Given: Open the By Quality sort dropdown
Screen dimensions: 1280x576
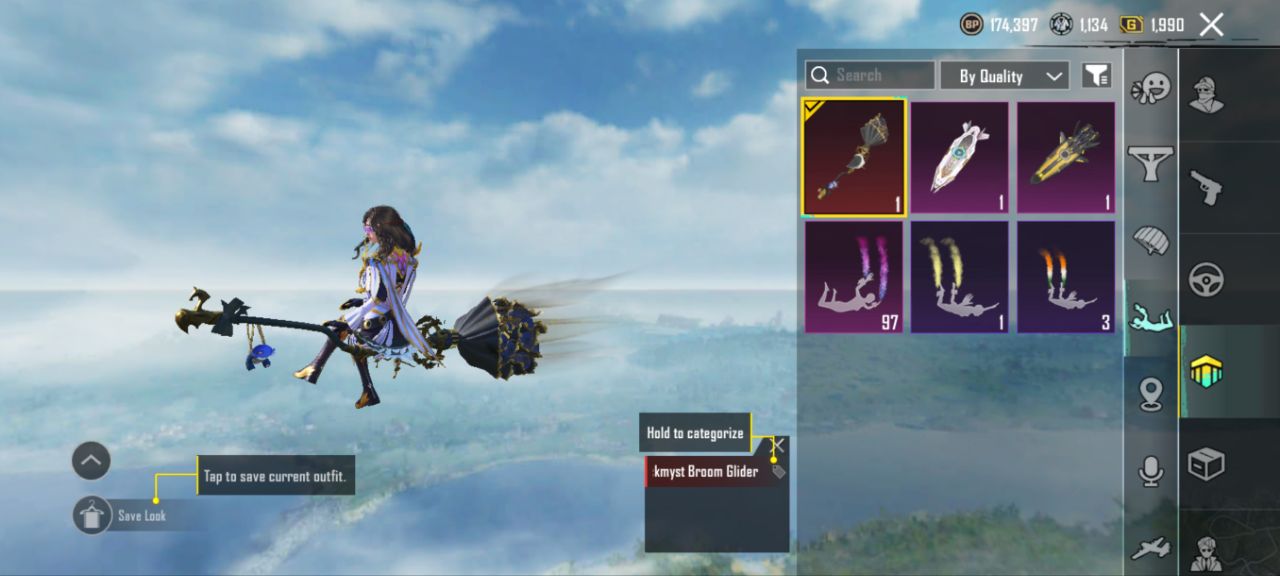Looking at the screenshot, I should click(x=1004, y=76).
